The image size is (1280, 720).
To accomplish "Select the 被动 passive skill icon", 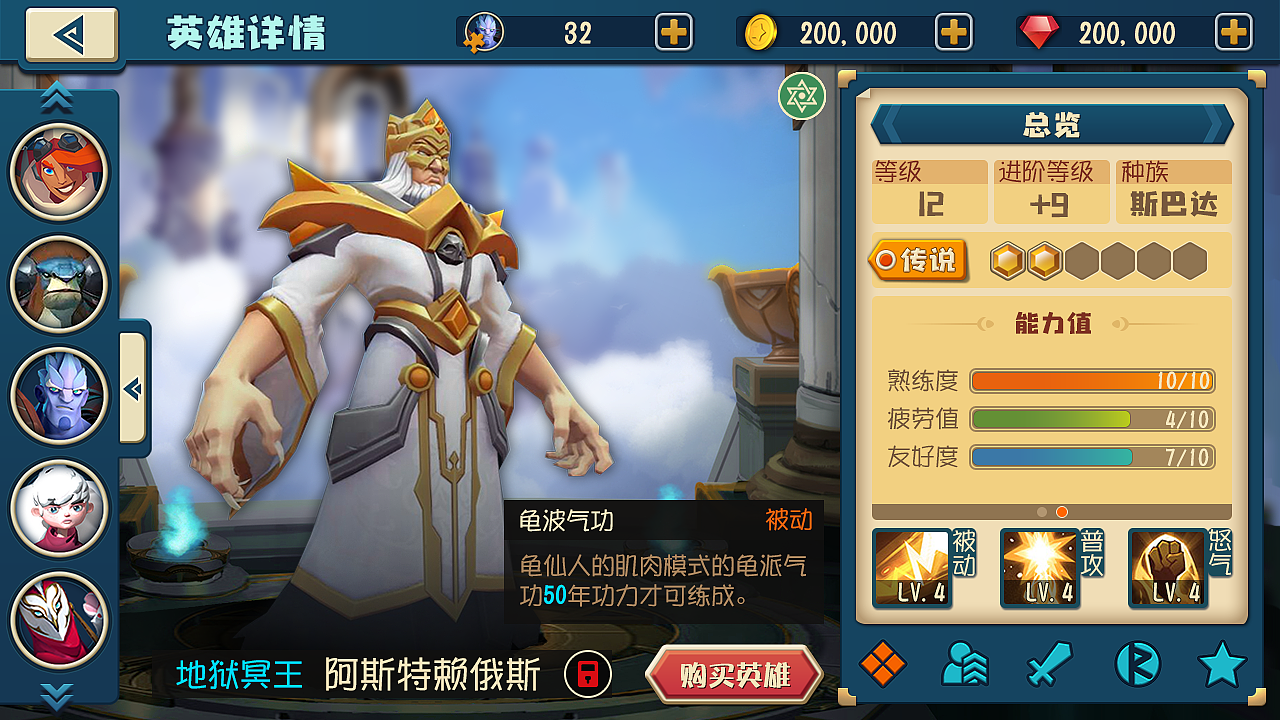I will click(x=911, y=567).
